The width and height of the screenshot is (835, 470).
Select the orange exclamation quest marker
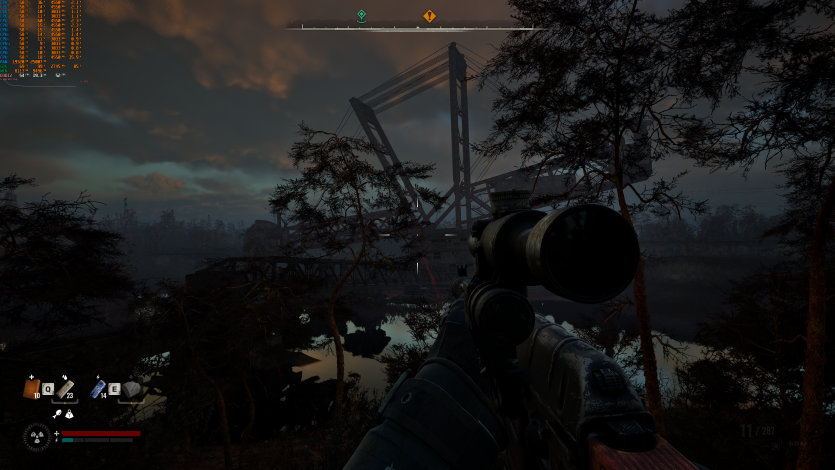[429, 16]
